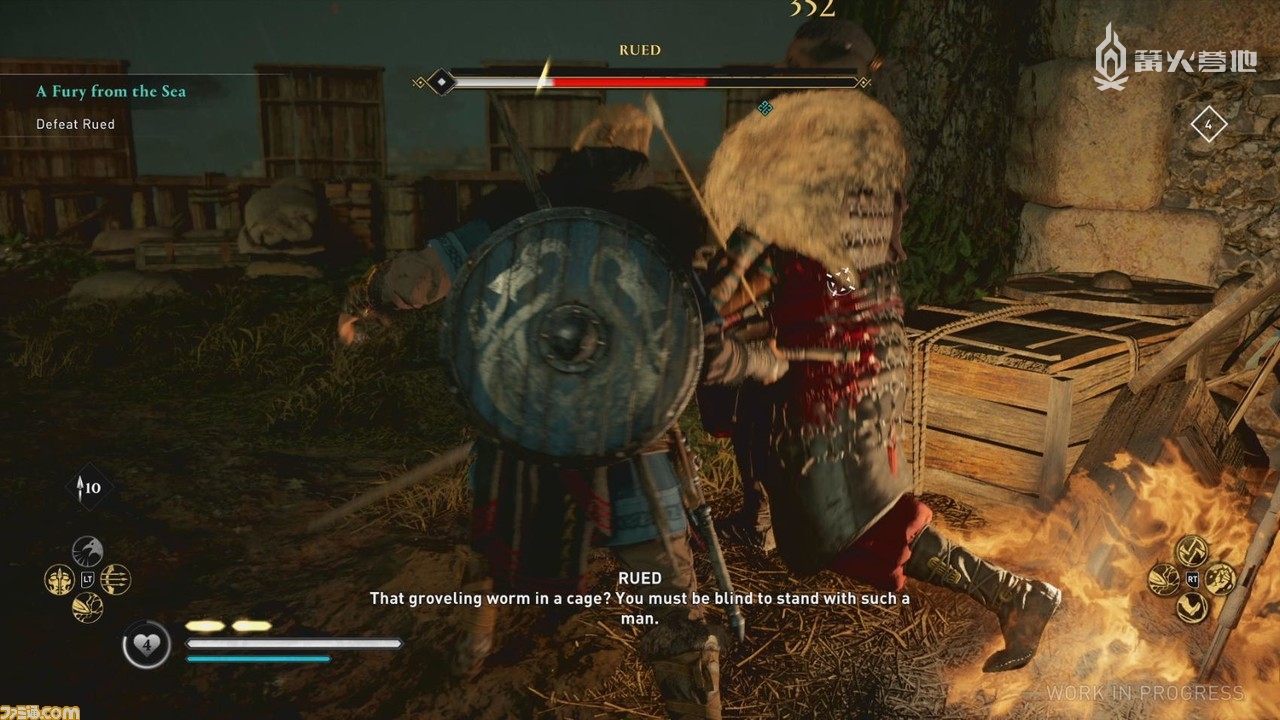
Task: Use the clenched fist melee ability
Action: coord(1219,579)
